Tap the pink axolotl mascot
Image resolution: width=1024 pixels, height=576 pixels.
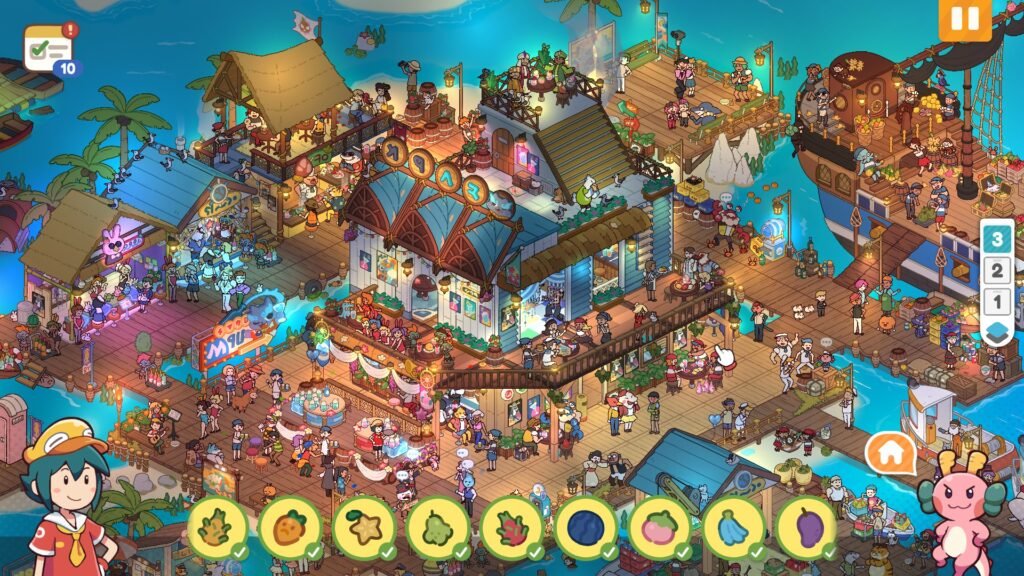961,512
